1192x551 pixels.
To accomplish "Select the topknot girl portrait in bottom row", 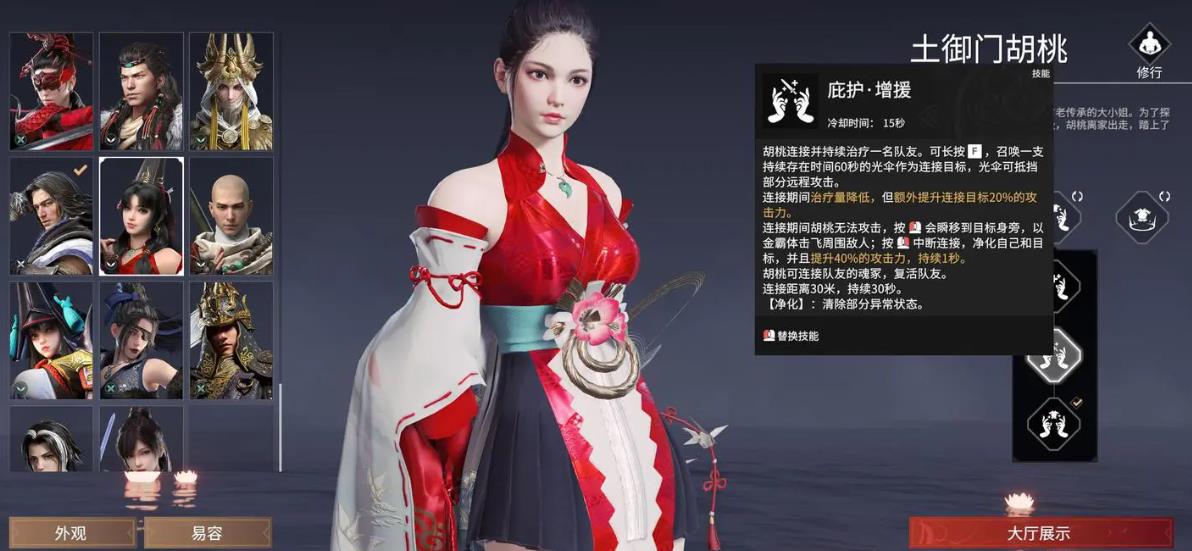I will coord(142,439).
